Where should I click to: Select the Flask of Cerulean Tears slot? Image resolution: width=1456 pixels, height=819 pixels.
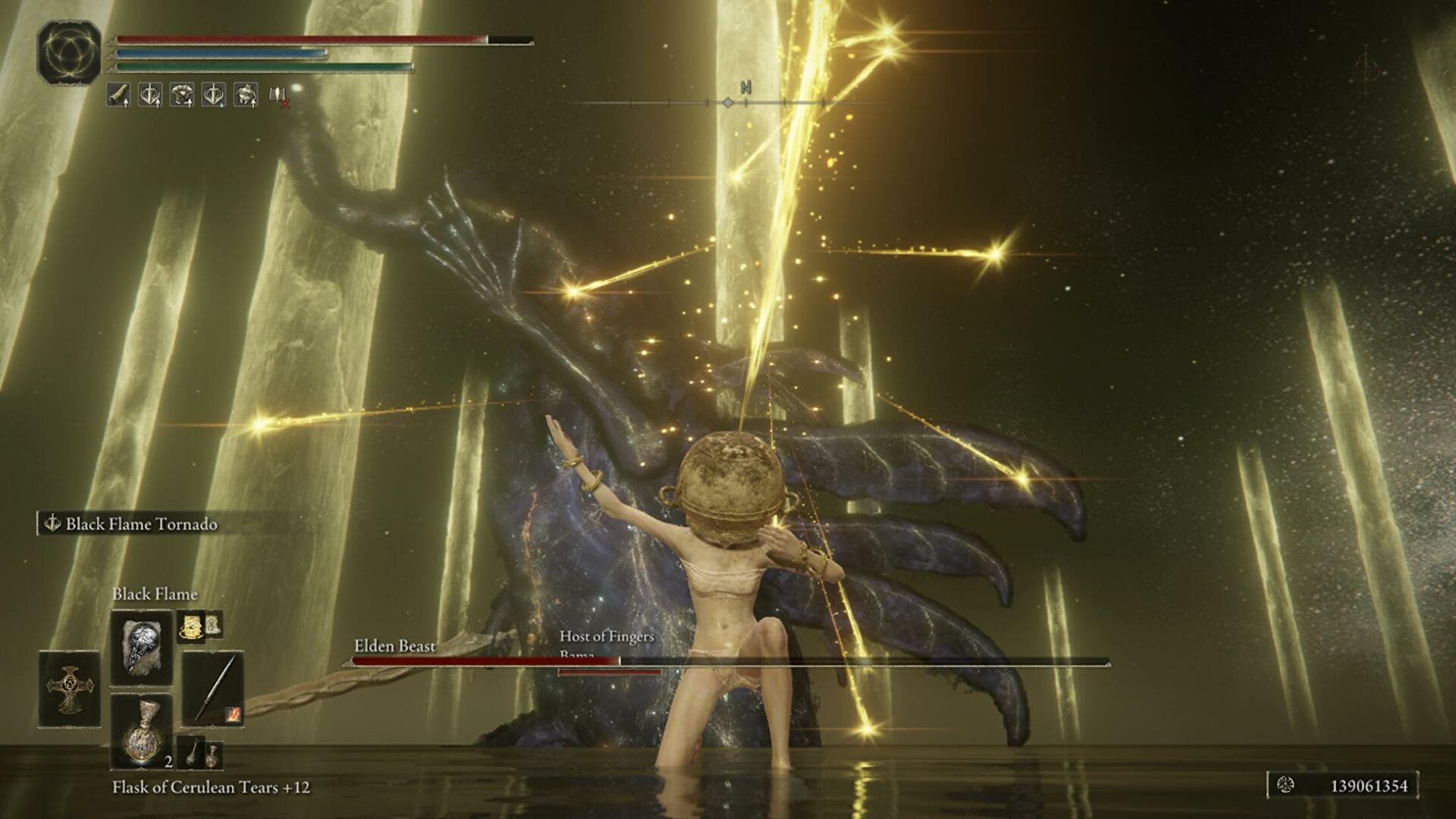click(142, 731)
